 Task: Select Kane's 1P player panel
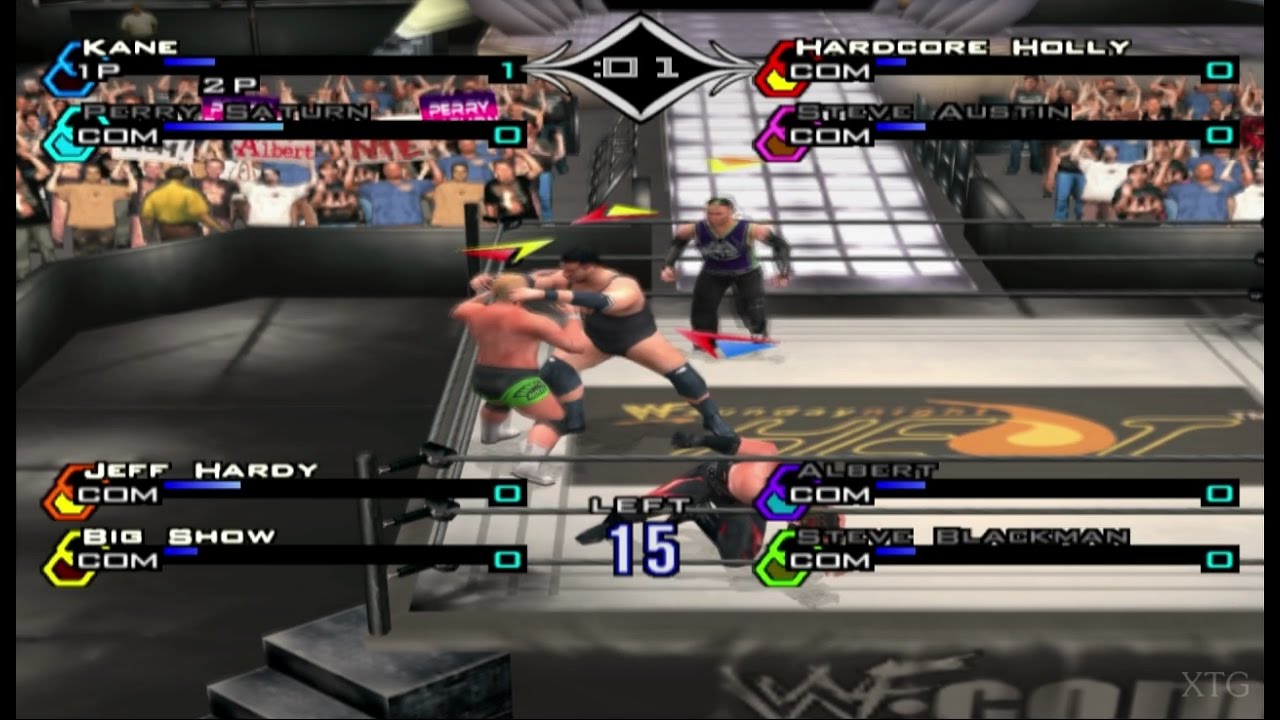(285, 66)
